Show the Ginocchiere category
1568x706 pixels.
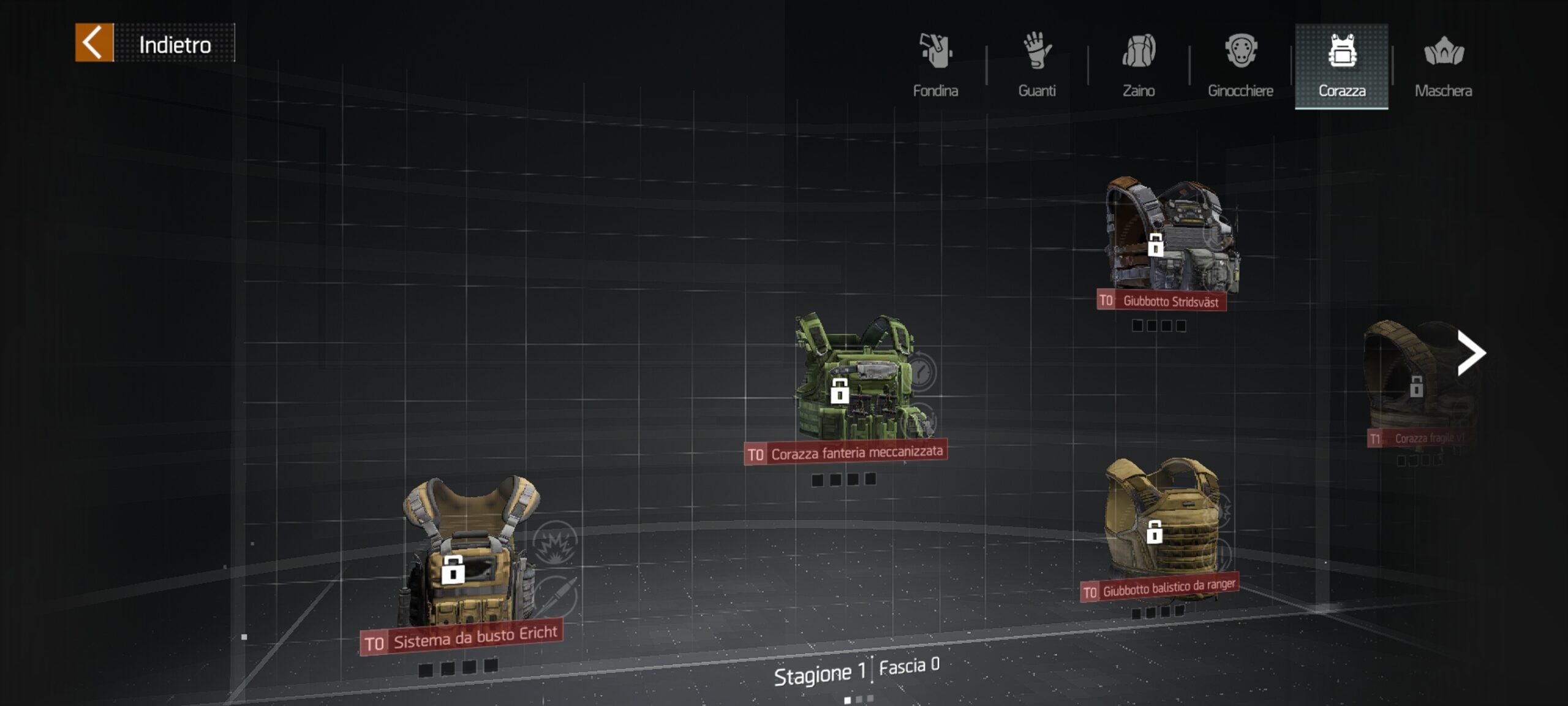(1240, 66)
